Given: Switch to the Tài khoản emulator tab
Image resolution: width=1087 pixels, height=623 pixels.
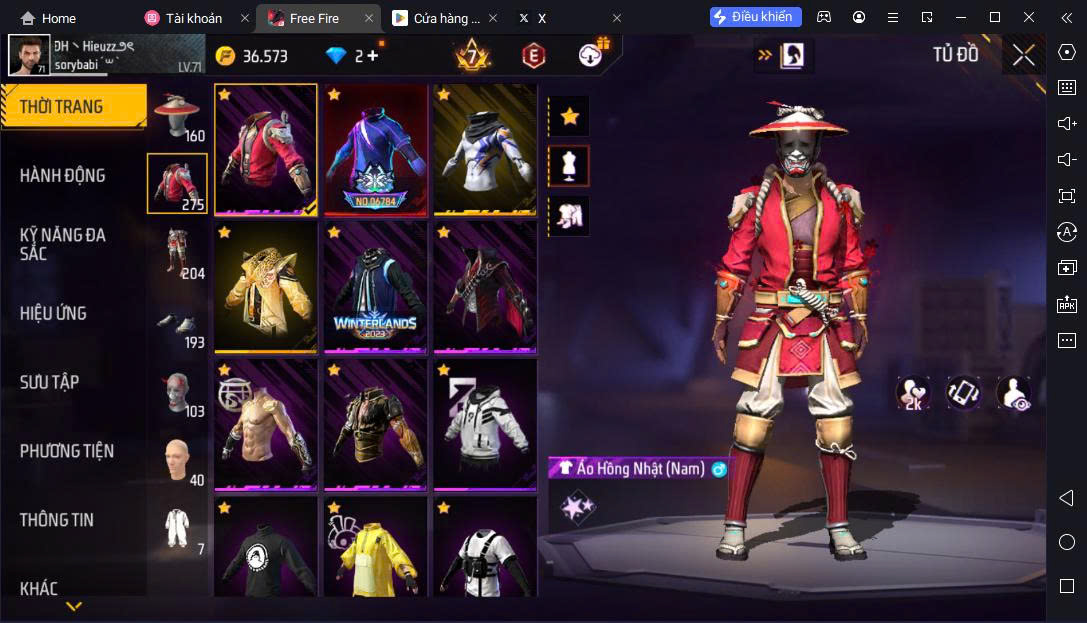Looking at the screenshot, I should pyautogui.click(x=194, y=18).
